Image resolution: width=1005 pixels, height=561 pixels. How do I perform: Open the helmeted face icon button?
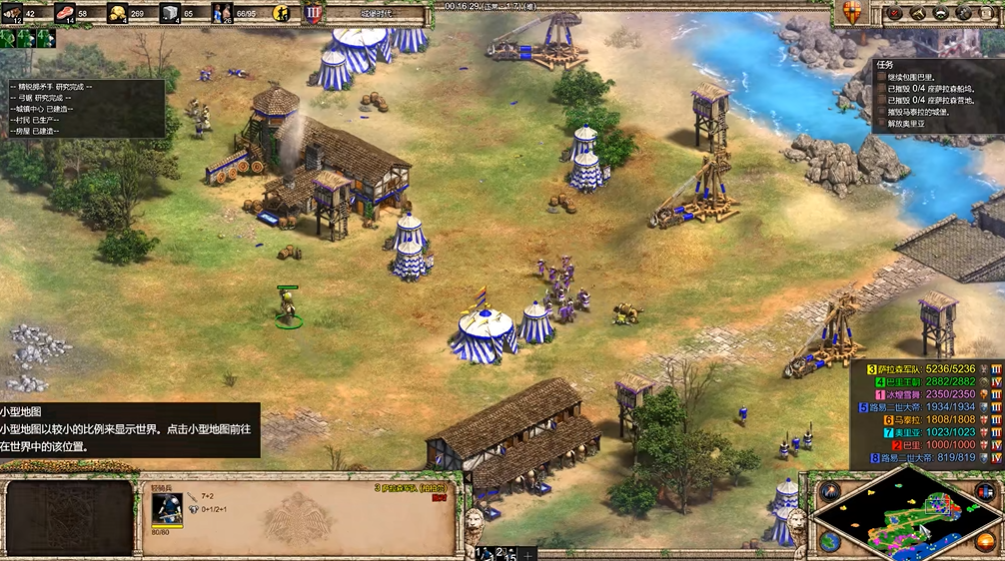pos(941,13)
